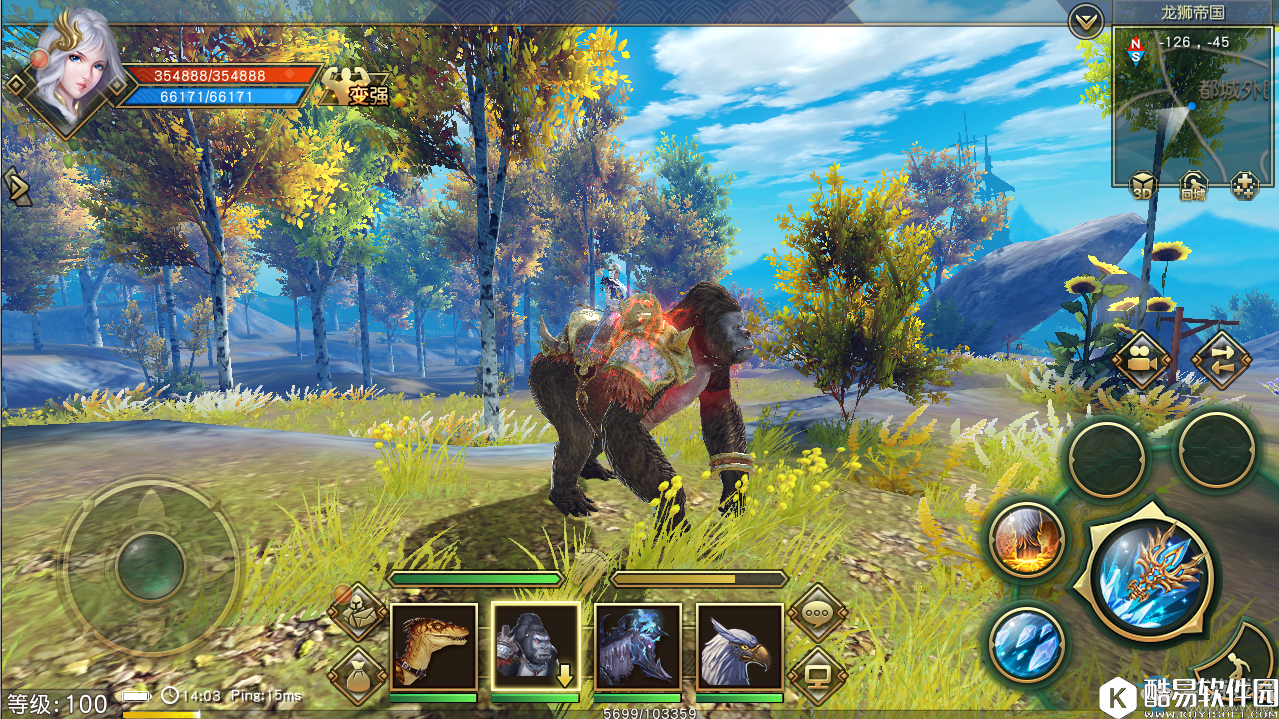Click the minimap plus-cluster button
1279x719 pixels.
1244,187
